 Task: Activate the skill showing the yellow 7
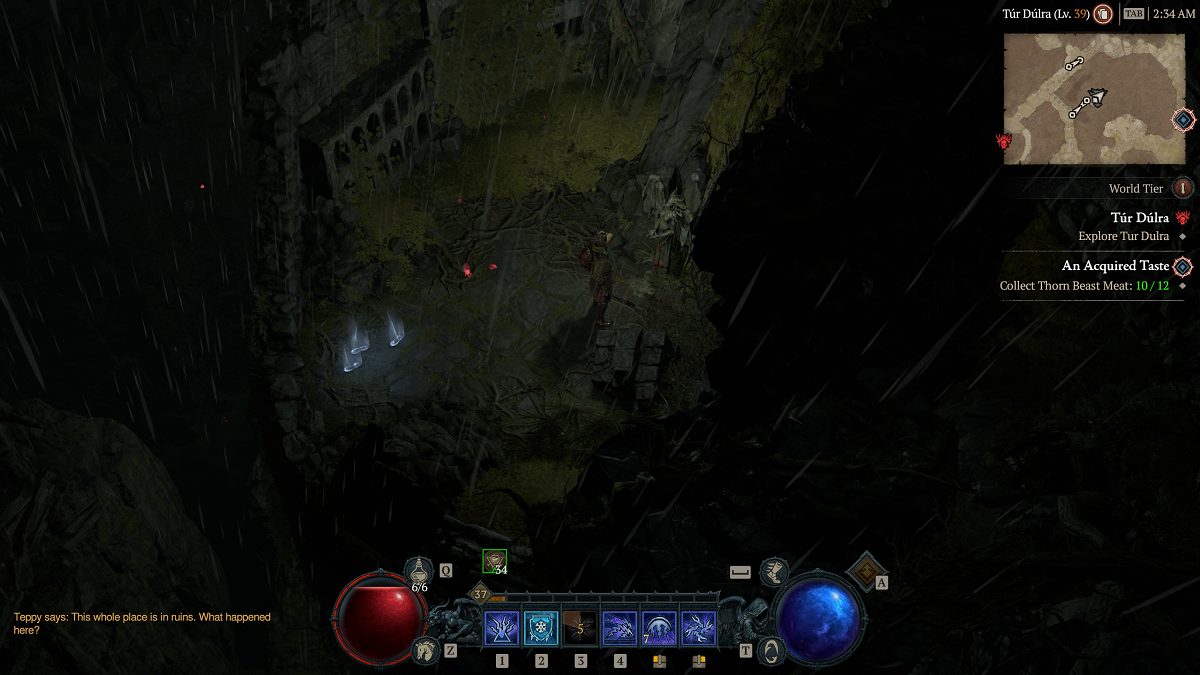(659, 628)
